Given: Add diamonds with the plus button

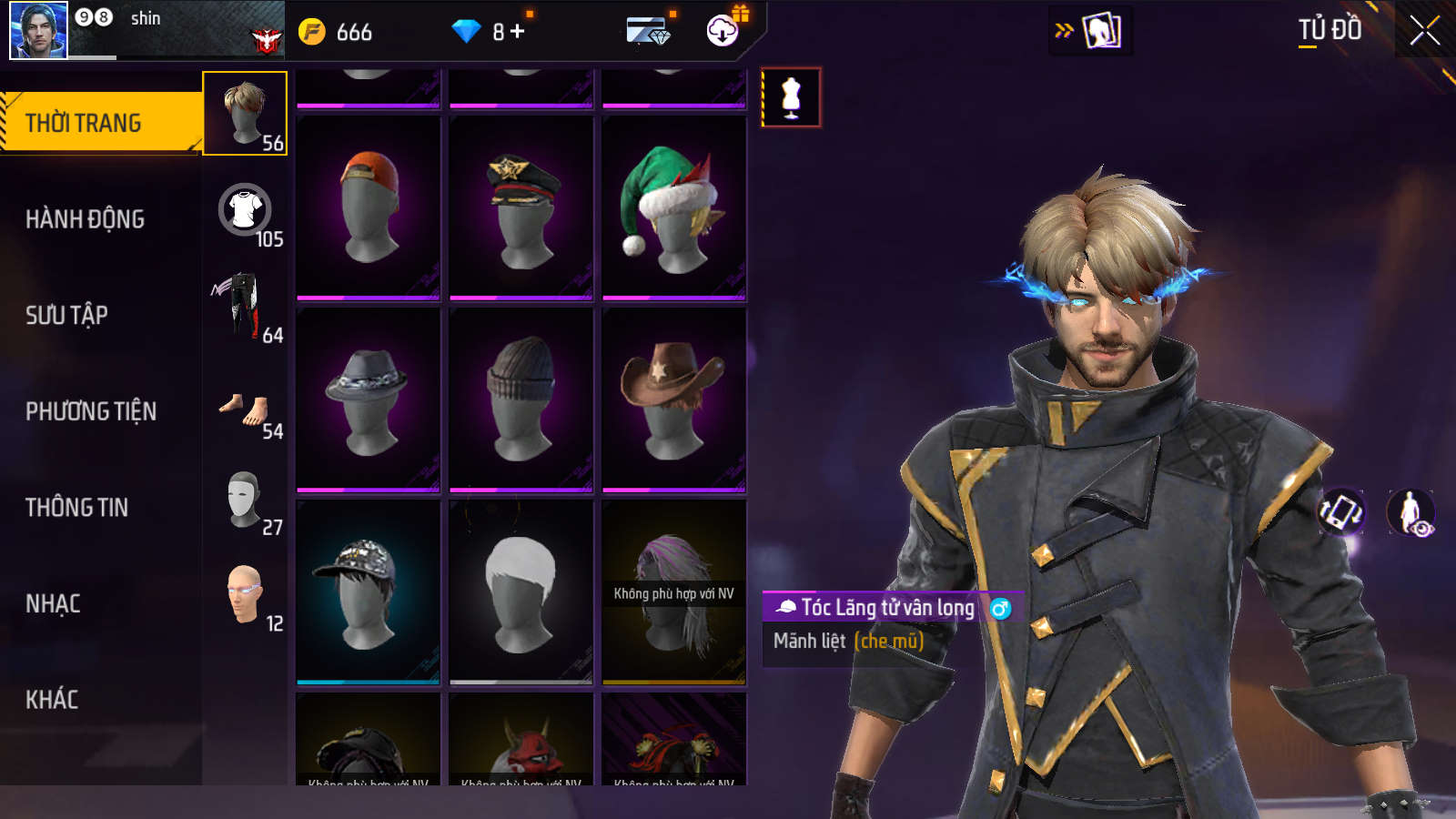Looking at the screenshot, I should (x=518, y=32).
